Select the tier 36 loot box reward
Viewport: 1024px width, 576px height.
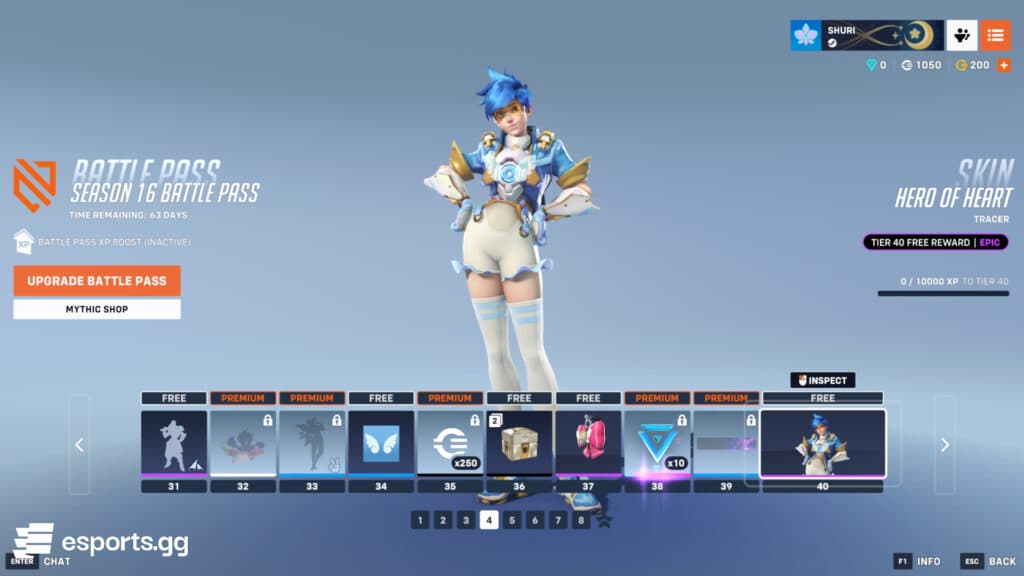[519, 442]
